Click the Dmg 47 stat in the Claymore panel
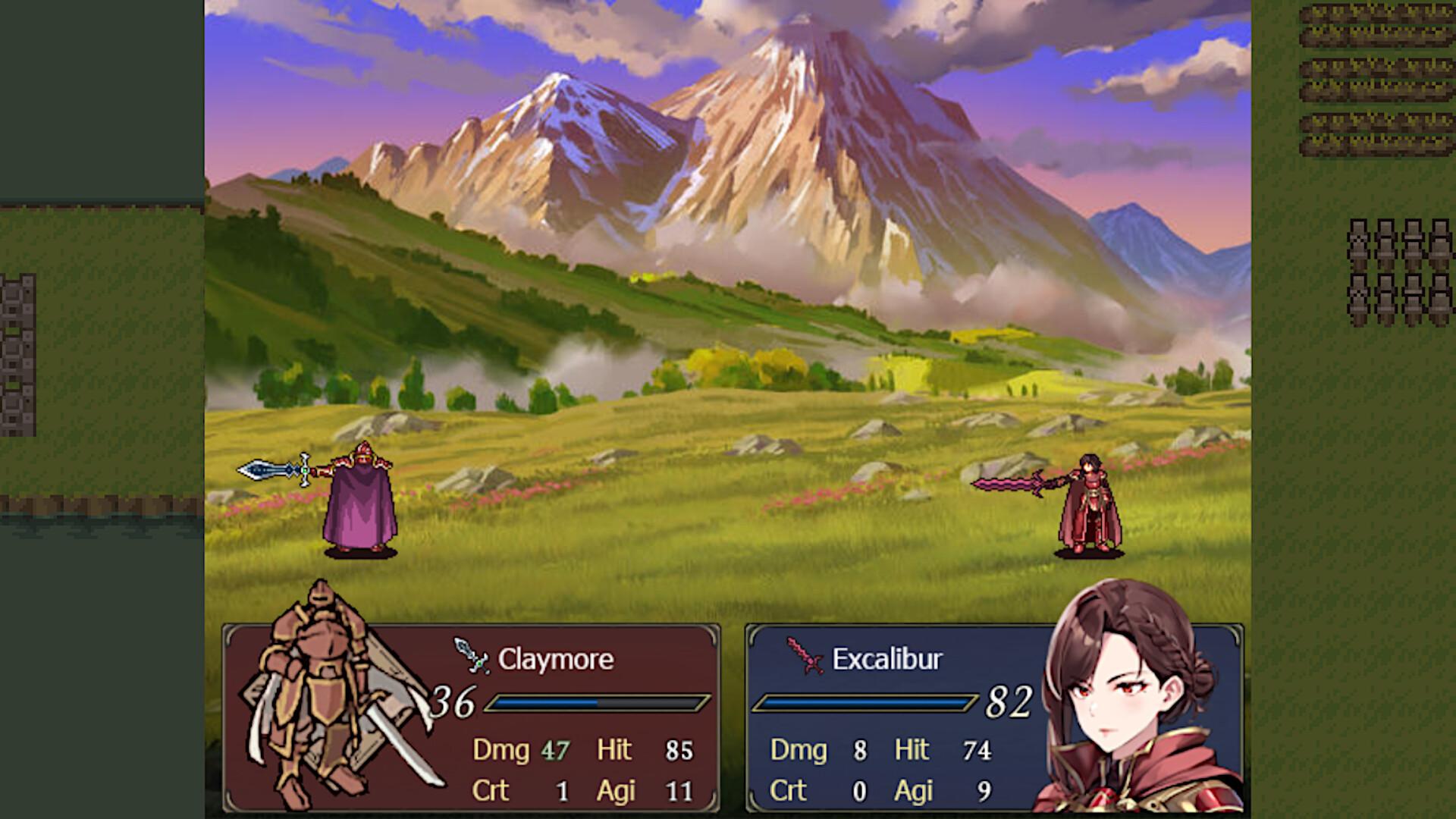This screenshot has width=1456, height=819. pyautogui.click(x=523, y=750)
